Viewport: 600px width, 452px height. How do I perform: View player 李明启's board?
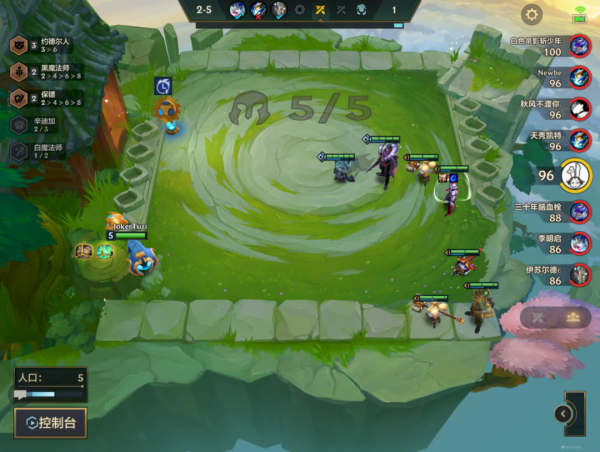(x=579, y=241)
